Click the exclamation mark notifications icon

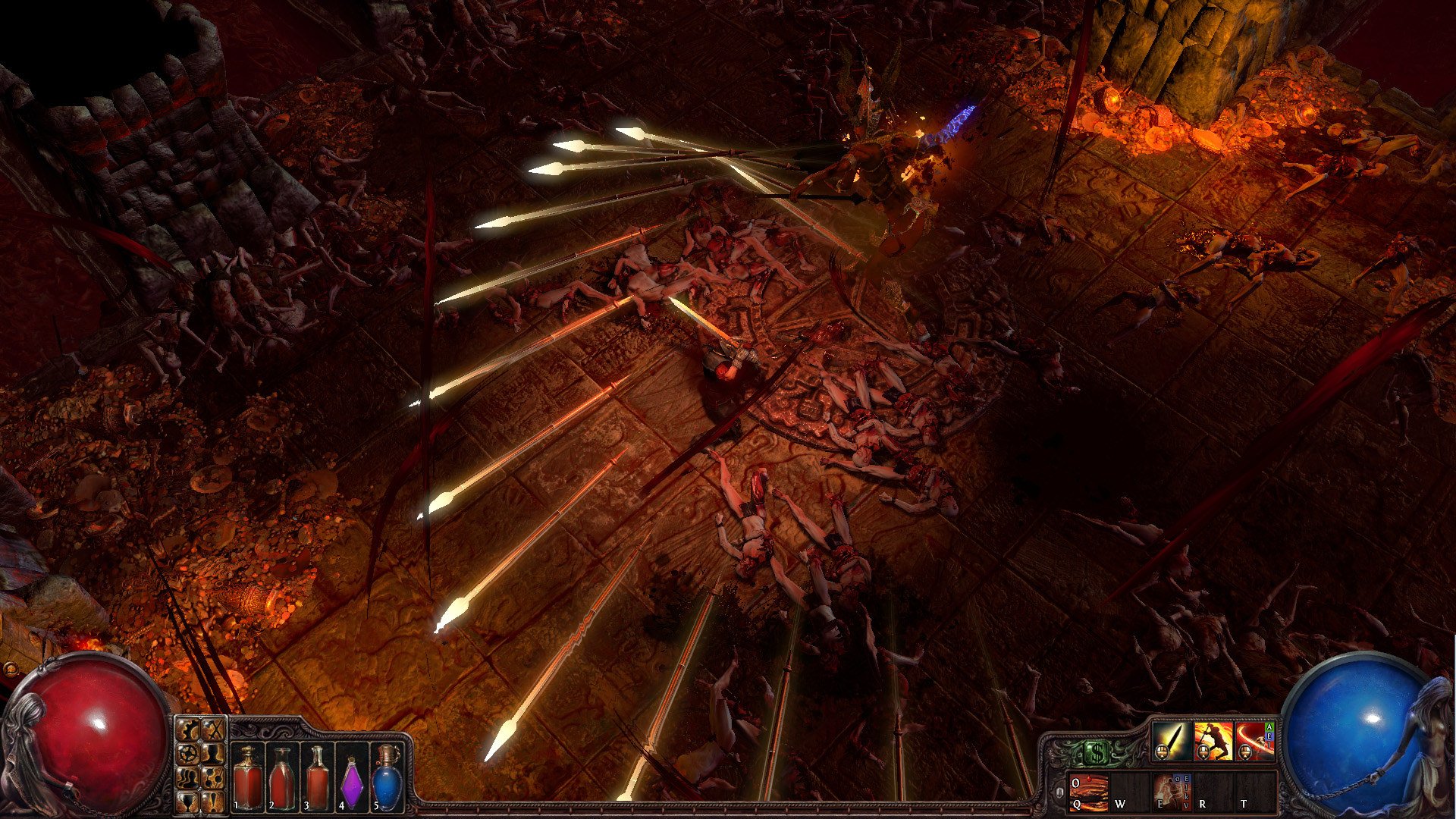tap(214, 802)
